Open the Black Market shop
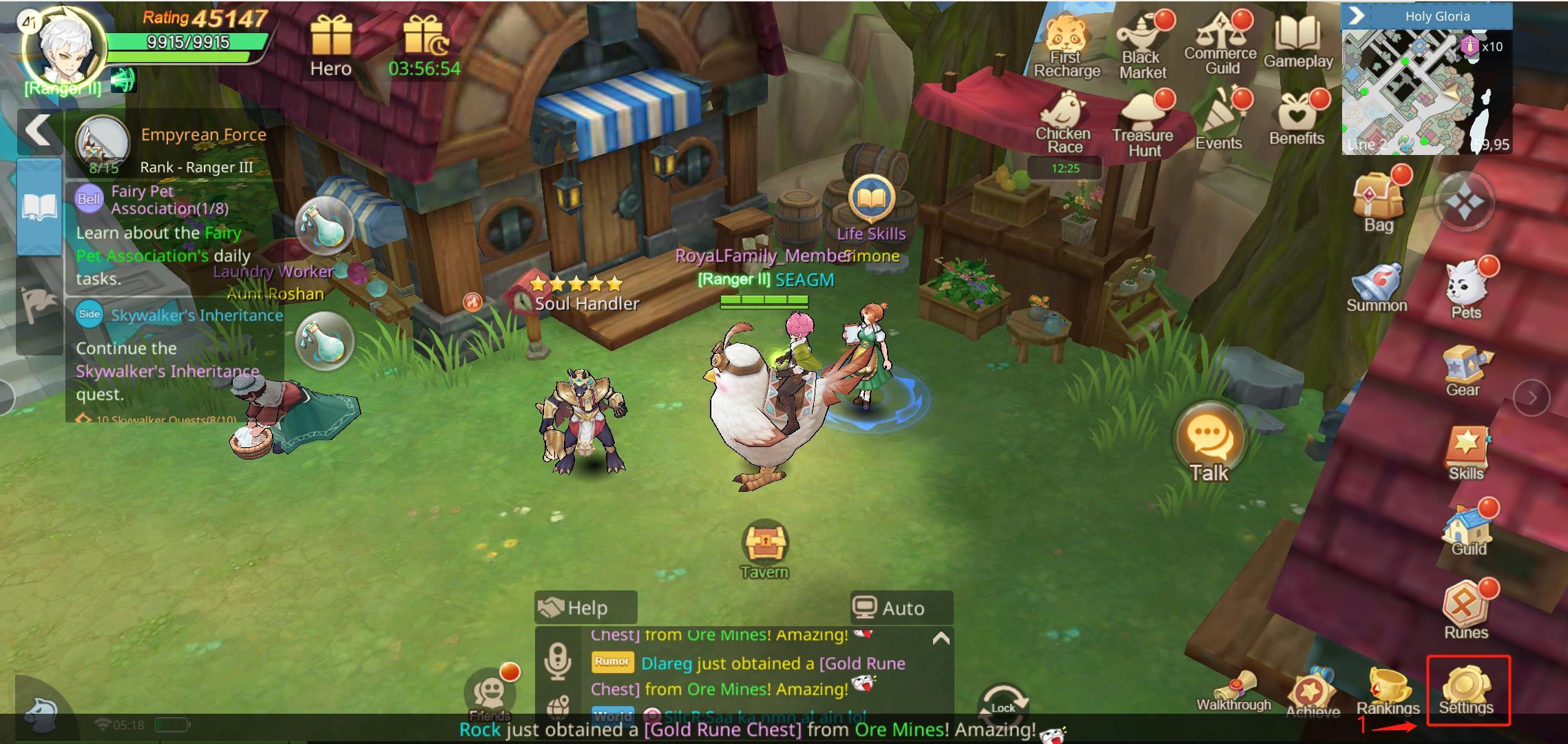Image resolution: width=1568 pixels, height=744 pixels. click(1142, 48)
